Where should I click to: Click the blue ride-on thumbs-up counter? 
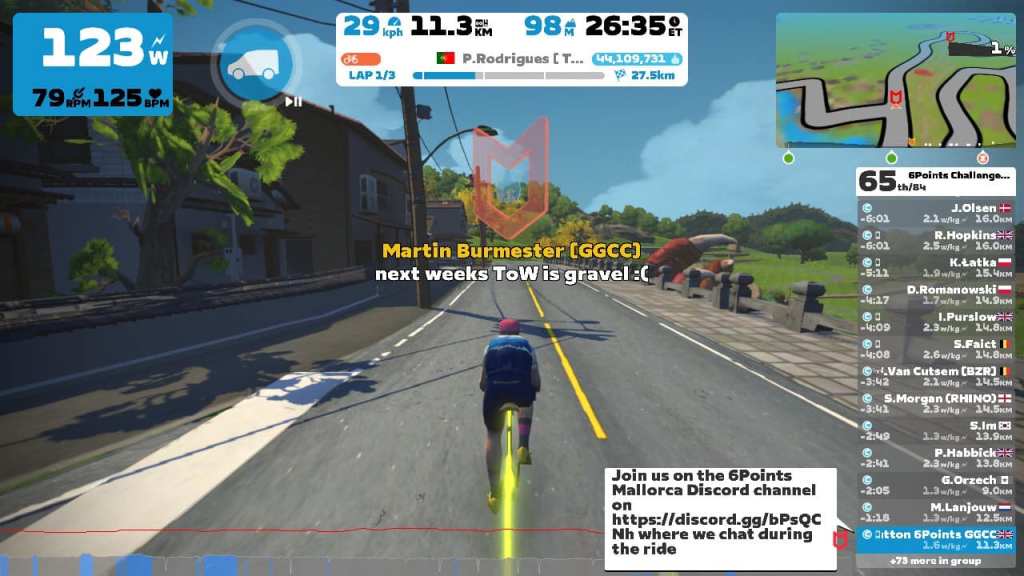tap(637, 58)
